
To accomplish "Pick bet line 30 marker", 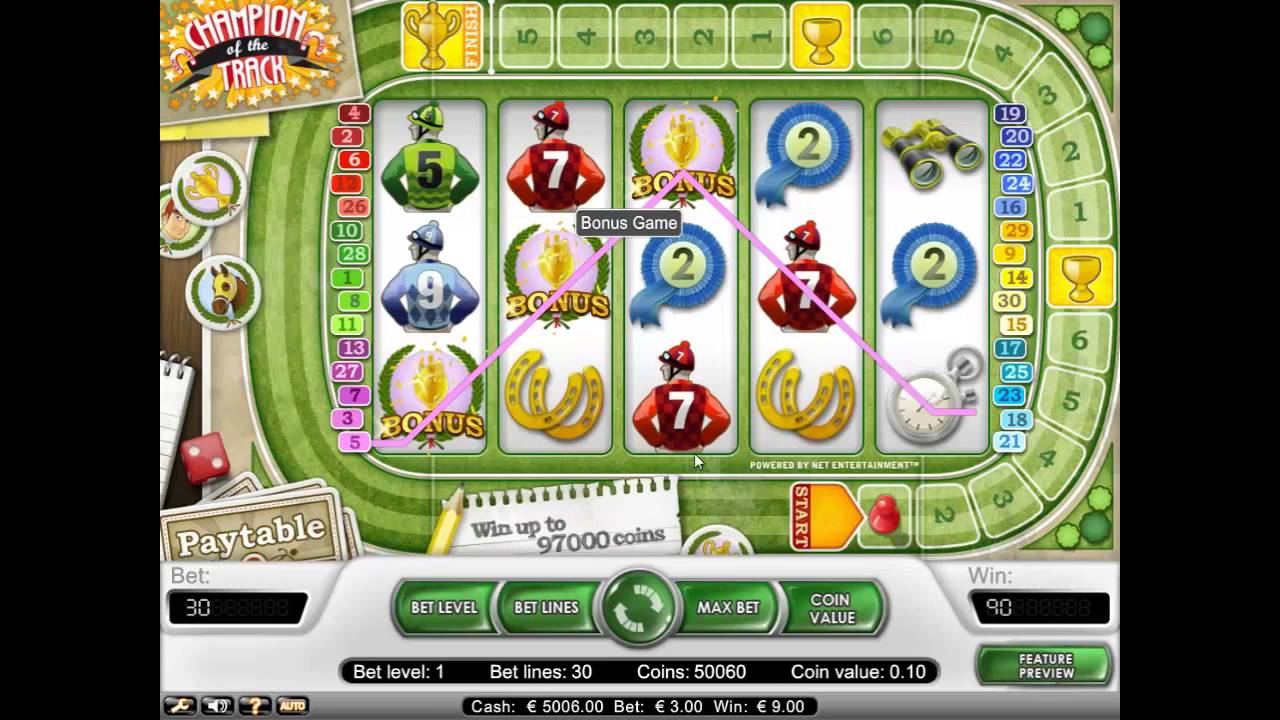I will [1010, 301].
